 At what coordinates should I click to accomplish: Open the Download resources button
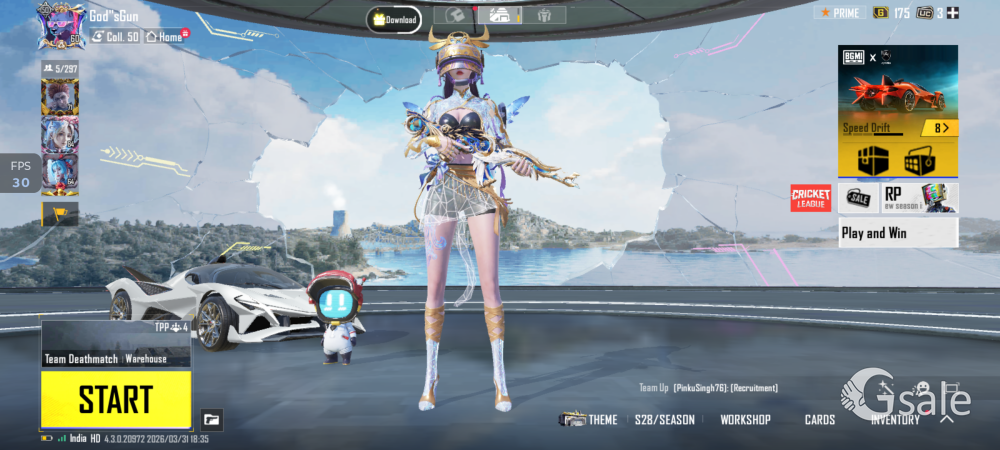pyautogui.click(x=393, y=18)
